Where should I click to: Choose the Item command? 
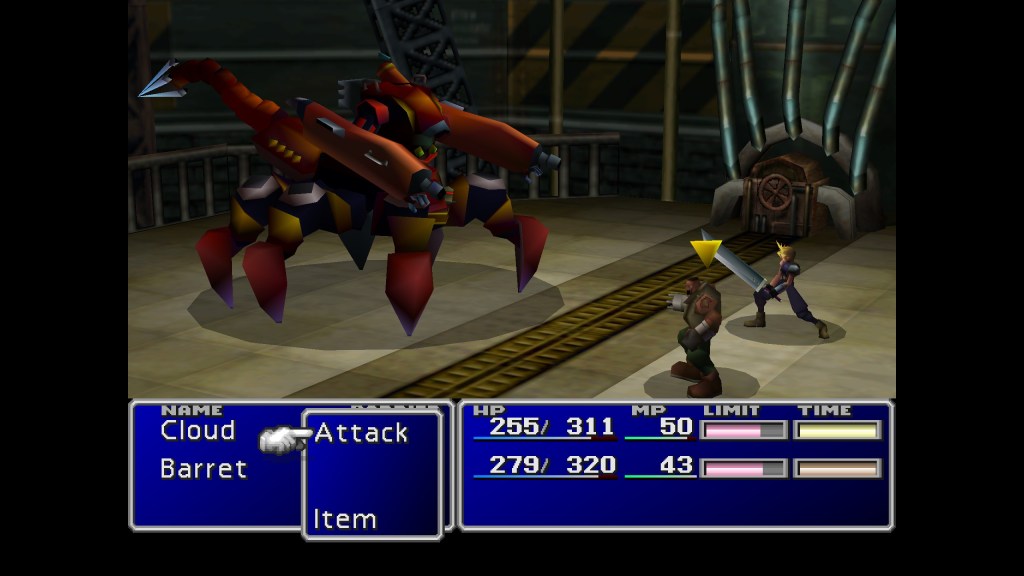(x=345, y=519)
